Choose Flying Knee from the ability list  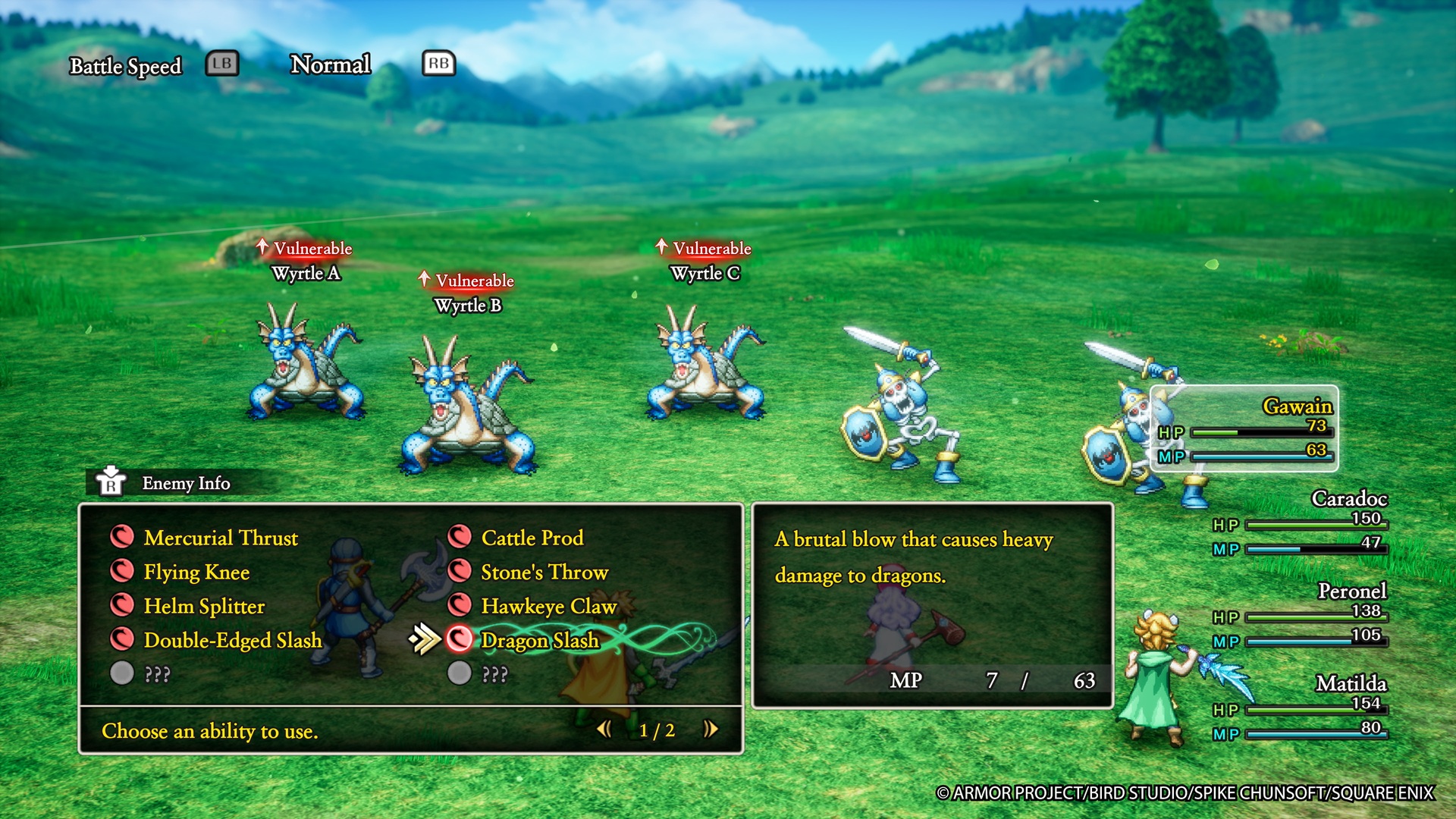(x=196, y=572)
